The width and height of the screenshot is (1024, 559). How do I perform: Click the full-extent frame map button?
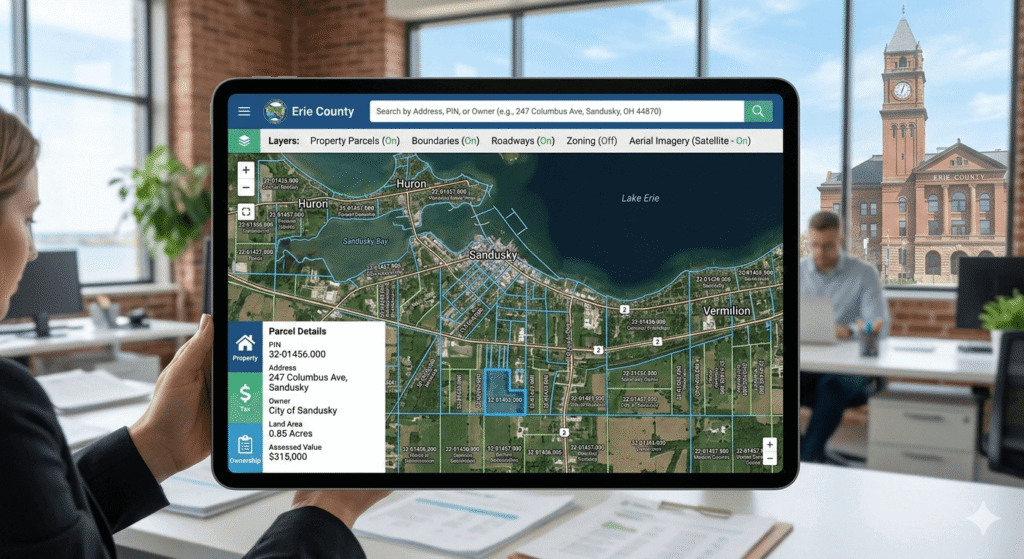coord(246,212)
